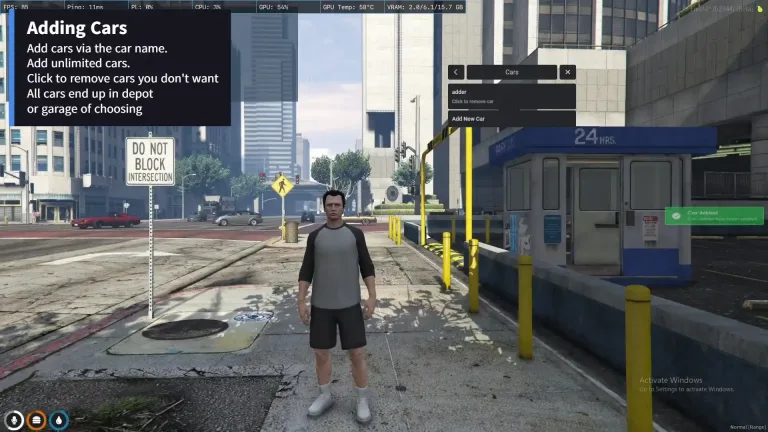Go back using the Cars menu arrow
The image size is (768, 432).
[x=456, y=72]
